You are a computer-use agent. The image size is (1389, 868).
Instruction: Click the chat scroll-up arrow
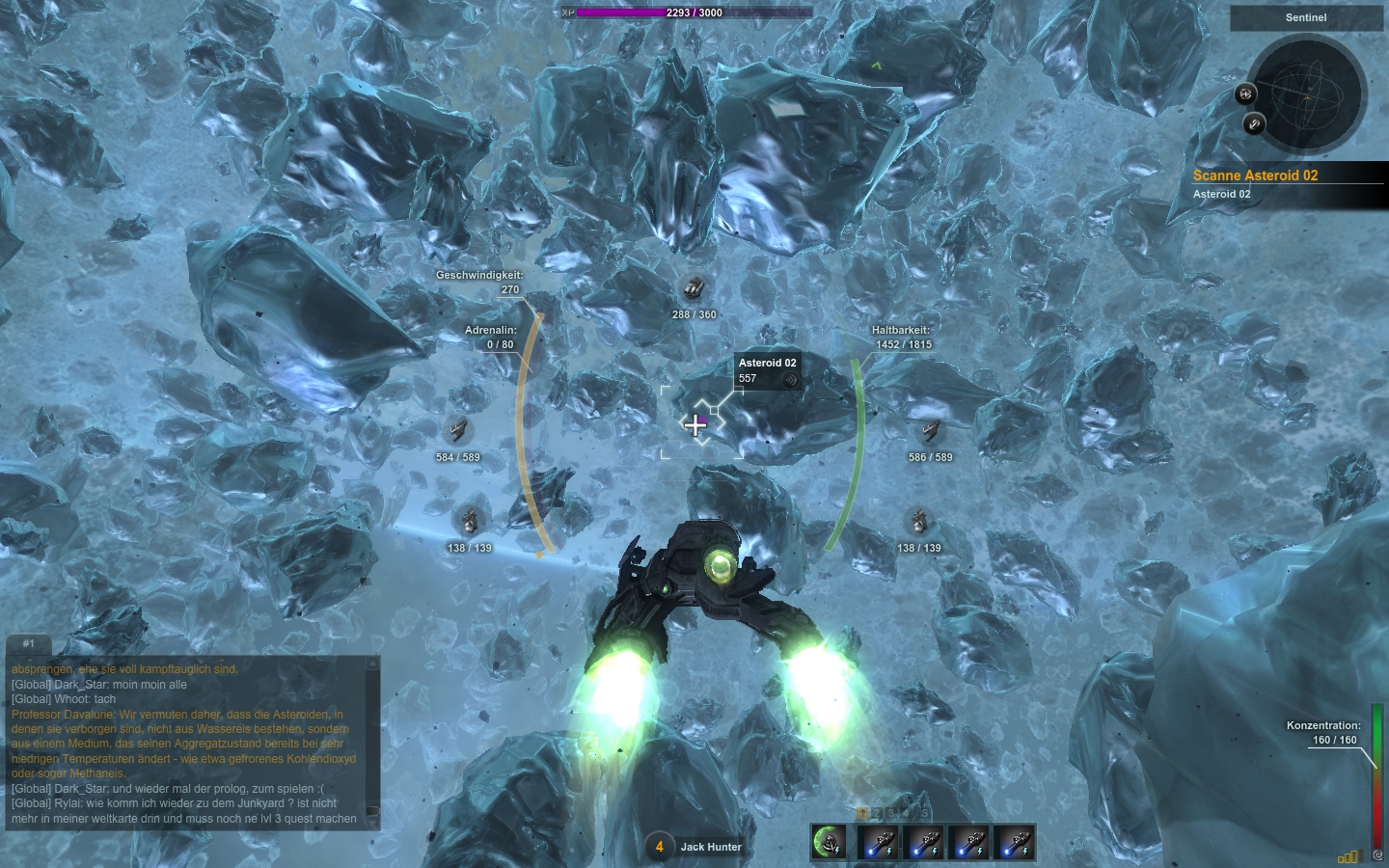[373, 664]
